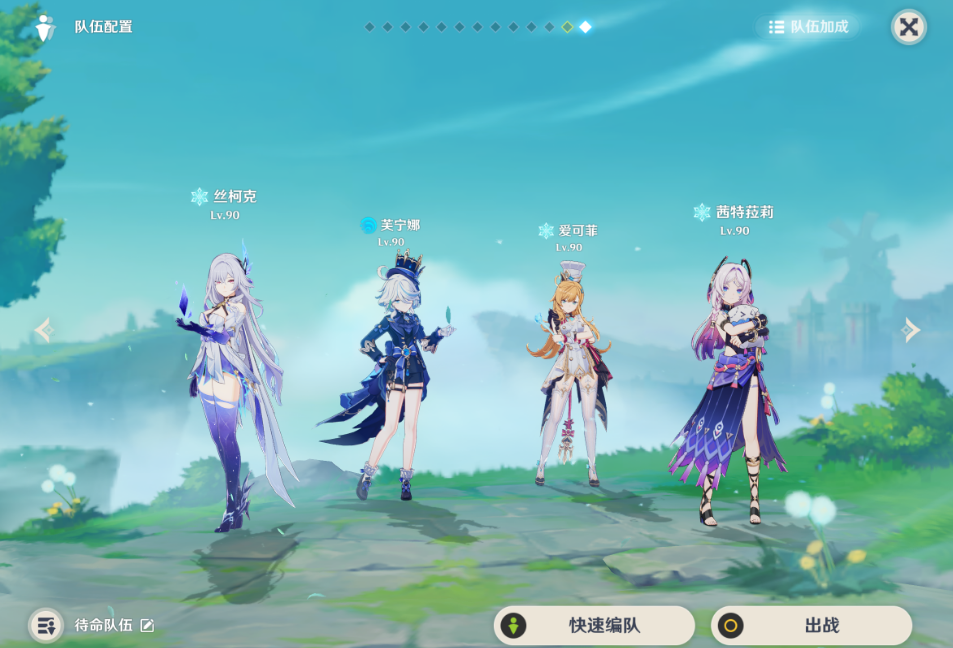Close the party setup screen

pos(908,27)
